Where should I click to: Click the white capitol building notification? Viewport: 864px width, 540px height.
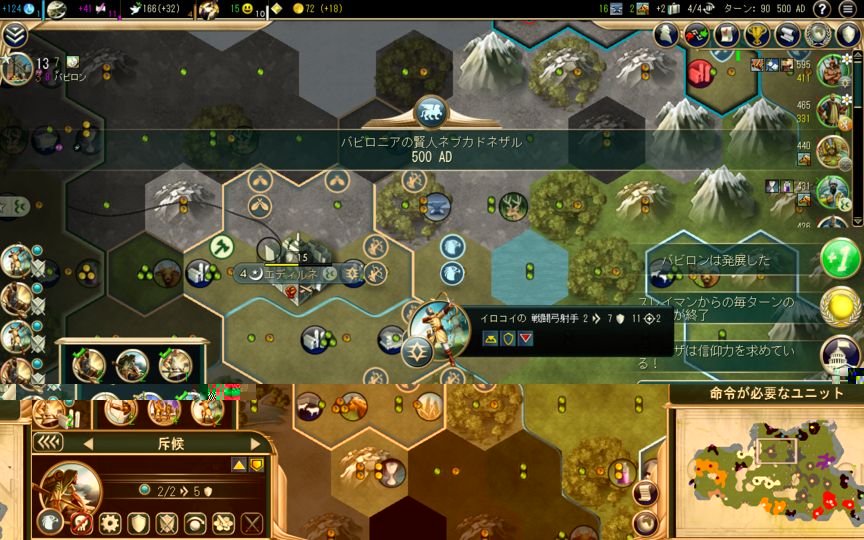pyautogui.click(x=838, y=354)
